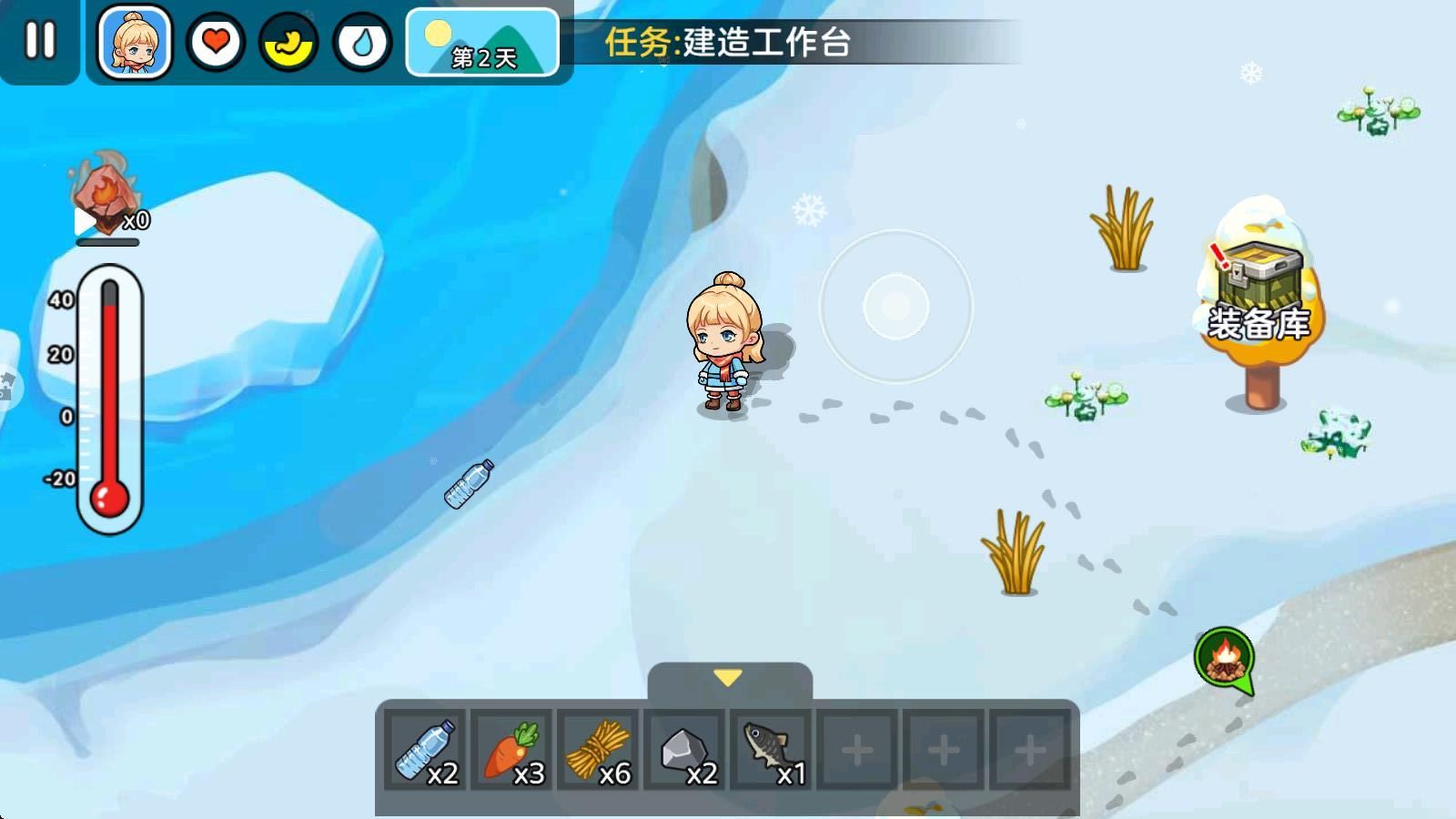Check the health heart indicator
Viewport: 1456px width, 819px height.
(x=215, y=40)
